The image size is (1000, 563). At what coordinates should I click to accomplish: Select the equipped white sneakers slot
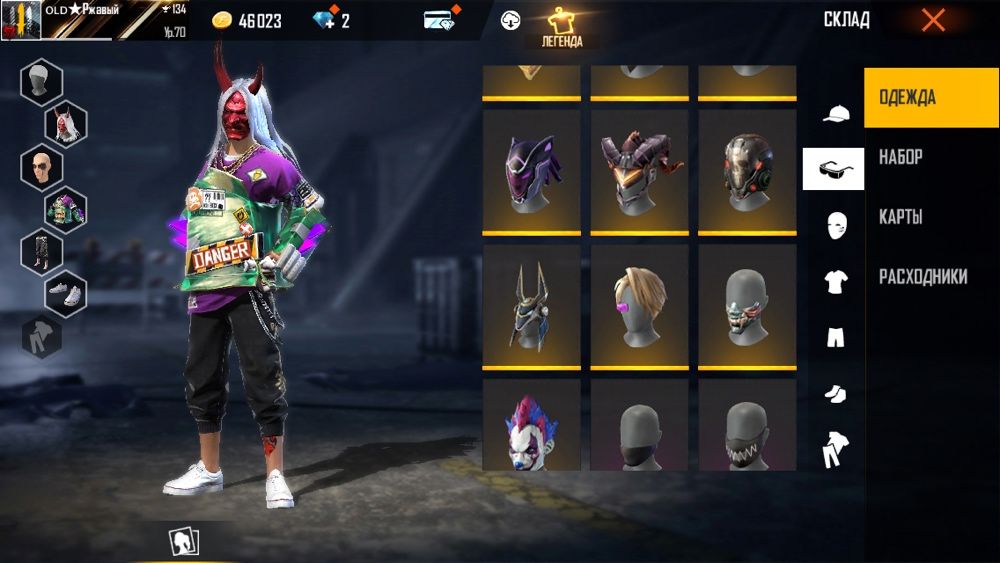(66, 293)
